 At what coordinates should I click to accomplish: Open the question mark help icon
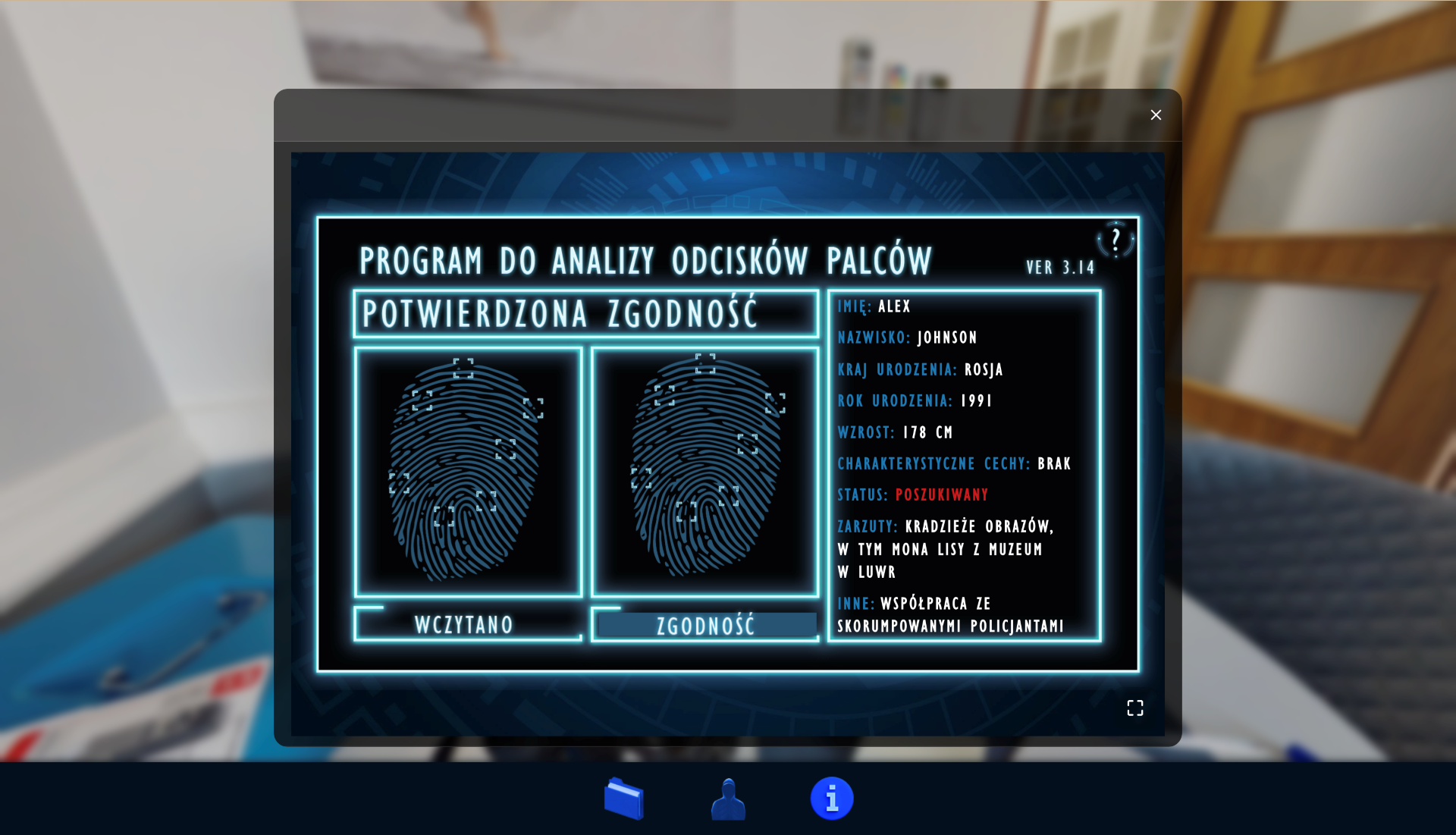[x=1116, y=241]
